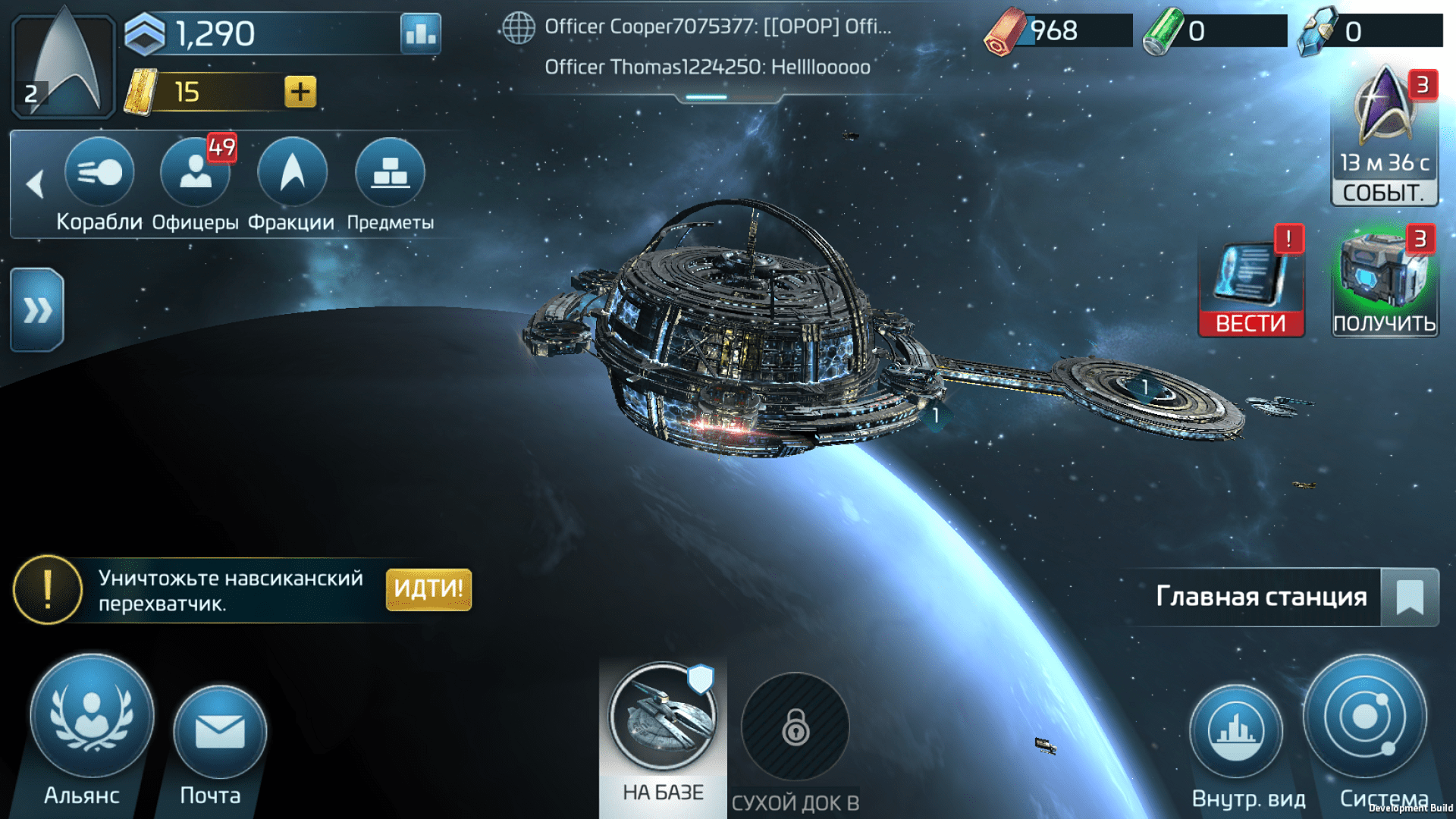Open the Альянс (Alliance) menu
Image resolution: width=1456 pixels, height=819 pixels.
click(x=92, y=717)
